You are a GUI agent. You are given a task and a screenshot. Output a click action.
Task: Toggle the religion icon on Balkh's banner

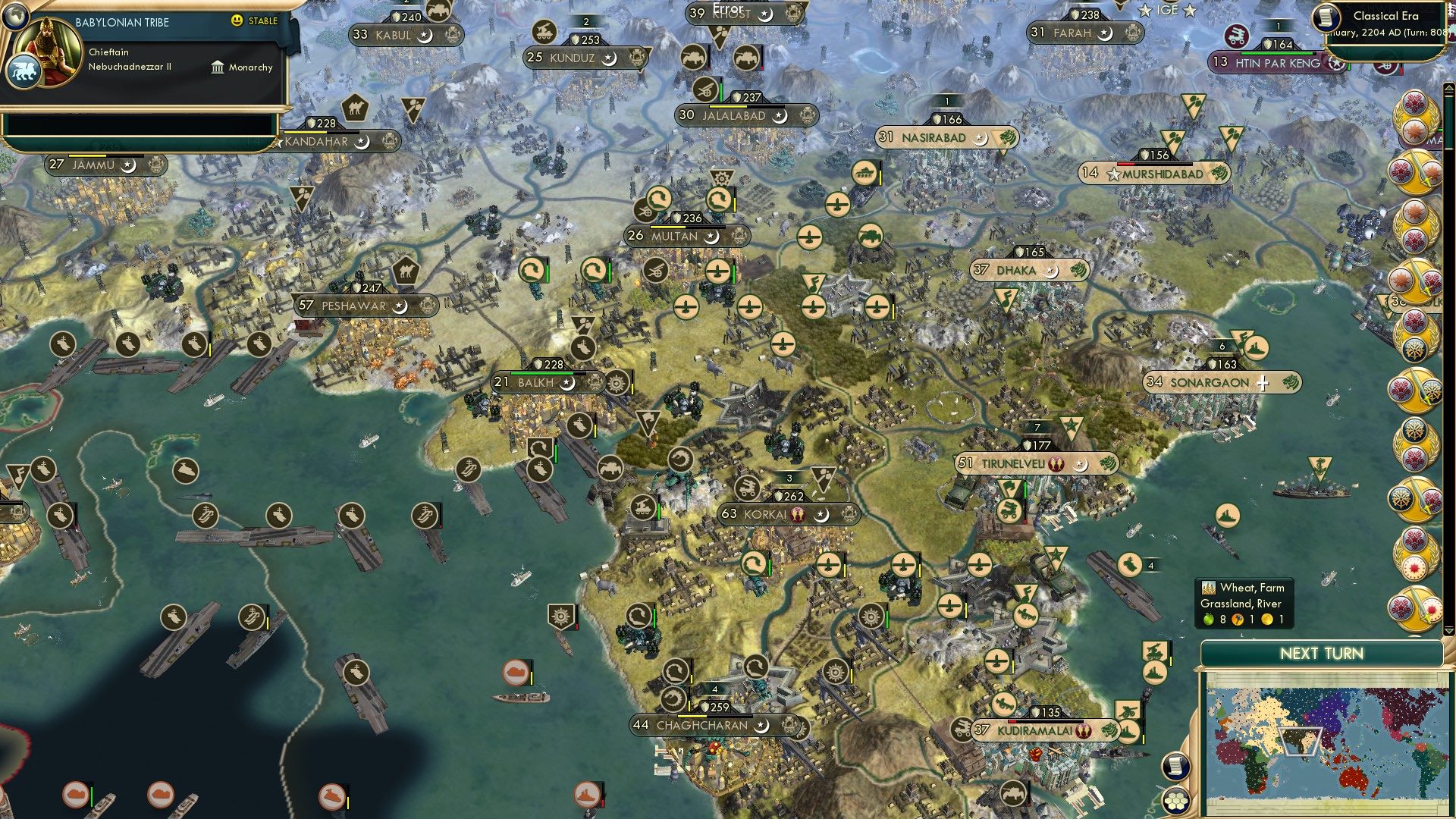[x=566, y=383]
